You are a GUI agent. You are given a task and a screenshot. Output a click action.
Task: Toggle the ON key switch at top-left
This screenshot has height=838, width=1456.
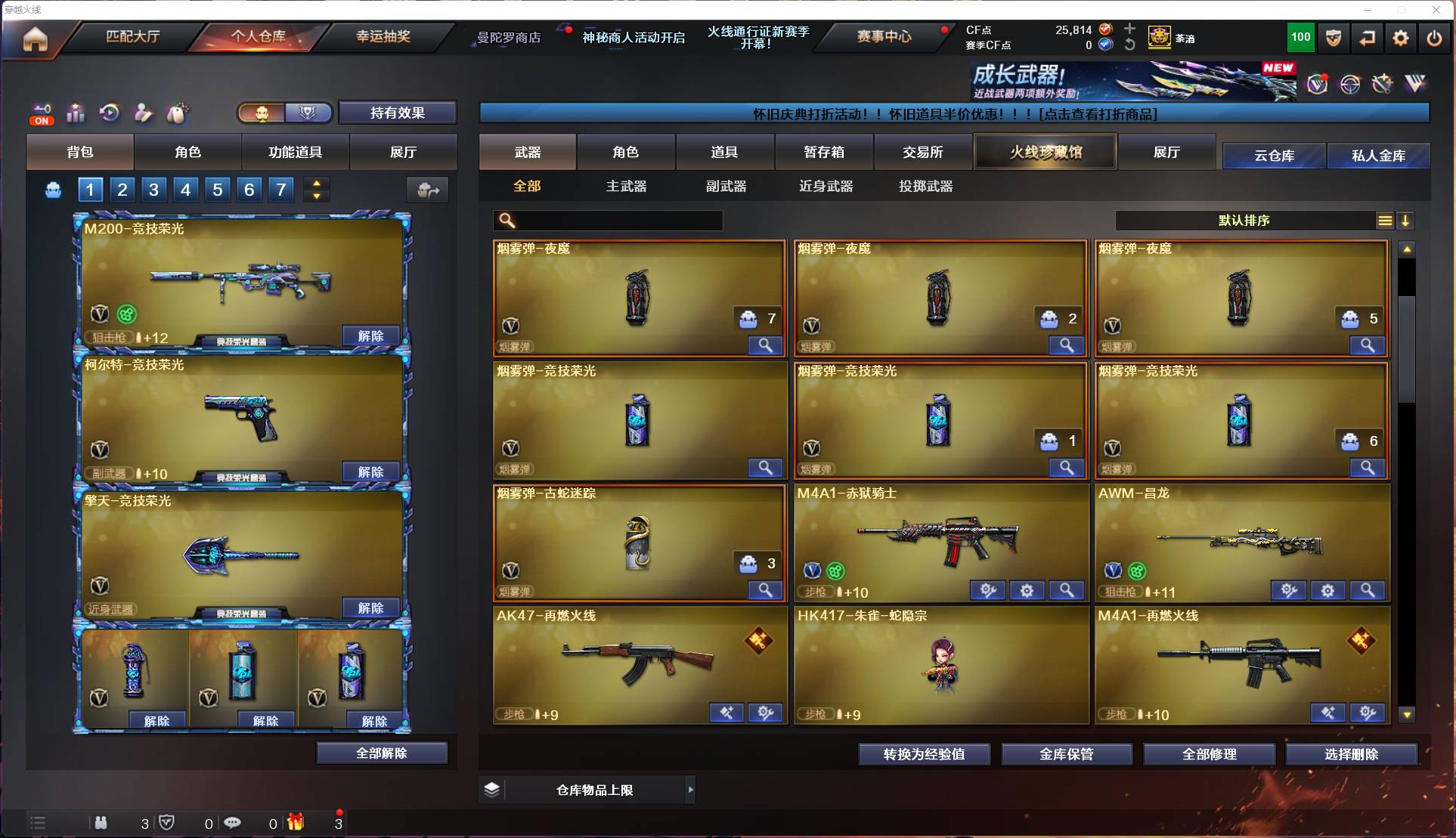[42, 113]
